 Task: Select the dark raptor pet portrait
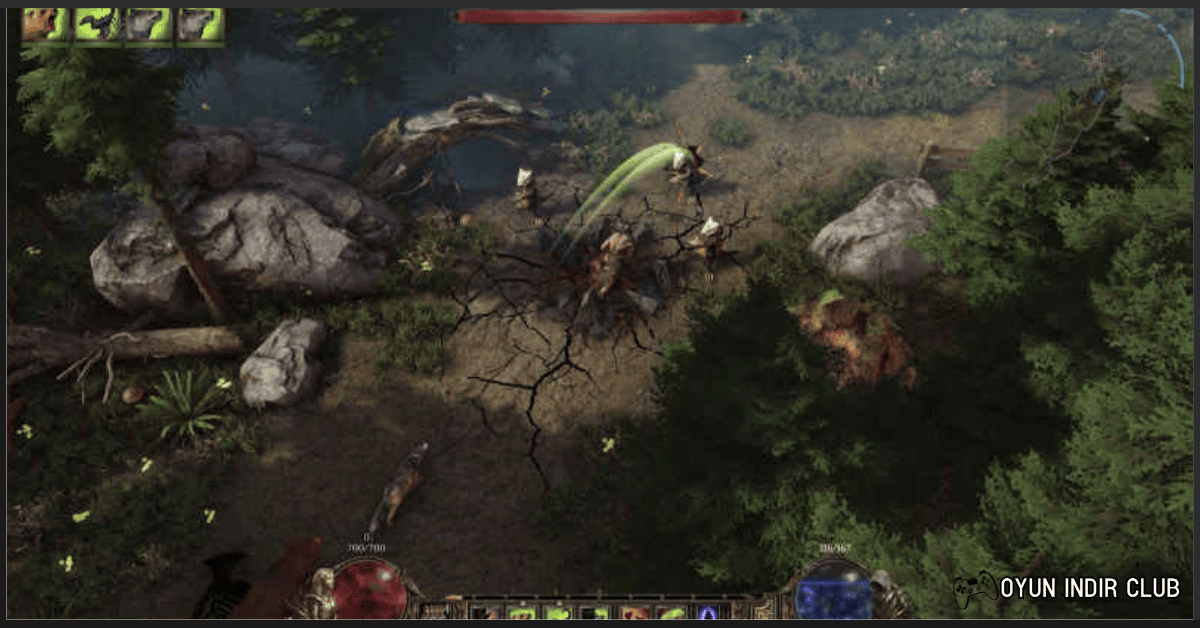(96, 25)
